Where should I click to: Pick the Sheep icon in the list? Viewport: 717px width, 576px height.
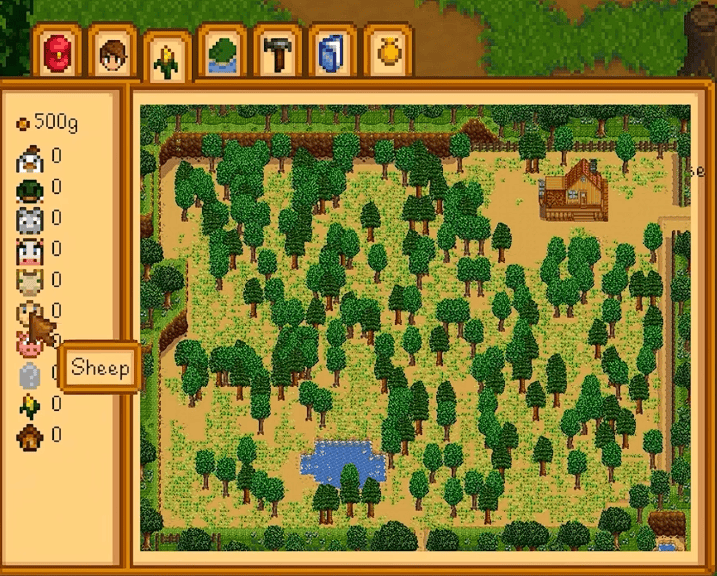coord(29,312)
